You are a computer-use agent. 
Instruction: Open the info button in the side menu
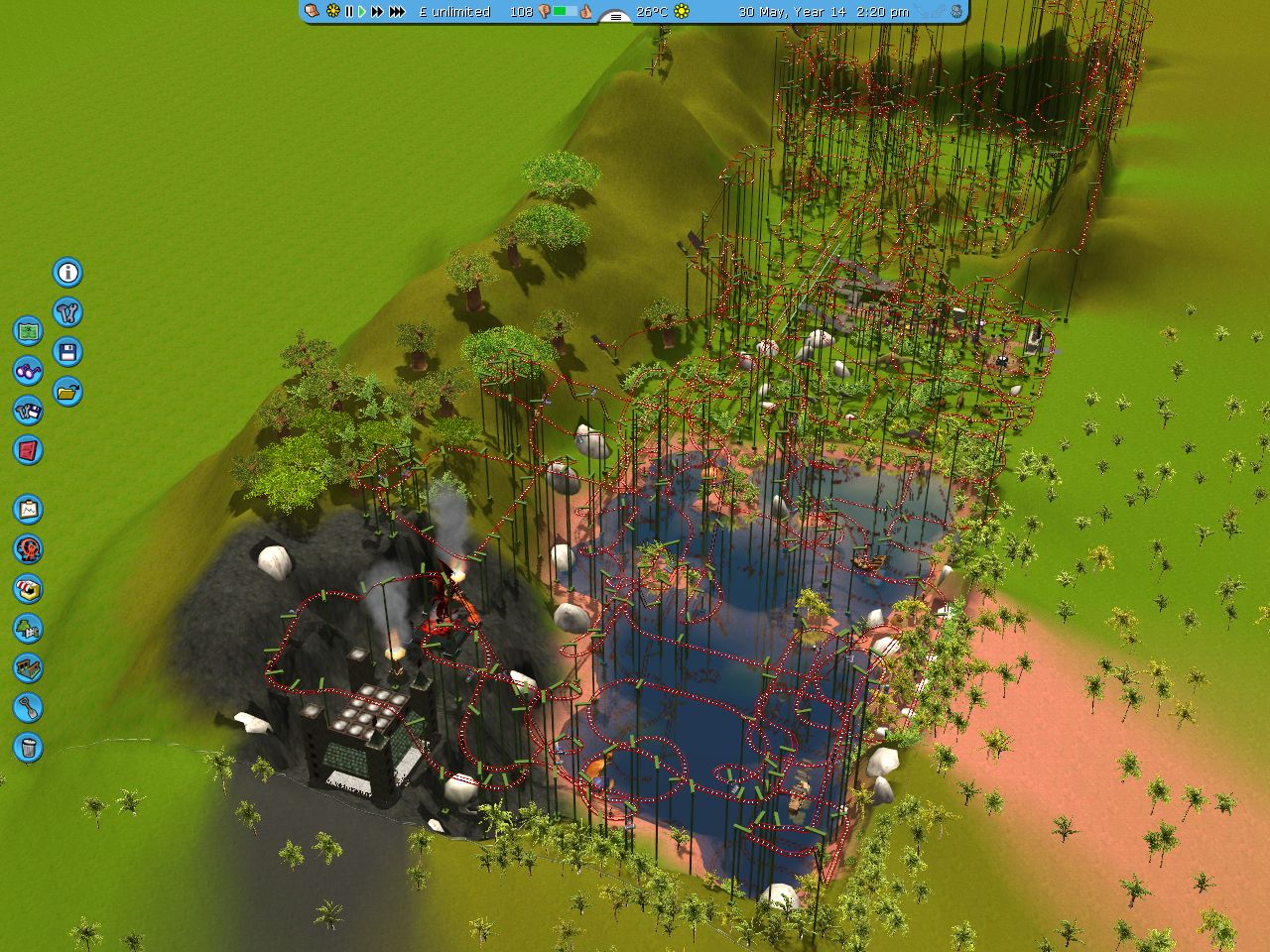click(67, 273)
